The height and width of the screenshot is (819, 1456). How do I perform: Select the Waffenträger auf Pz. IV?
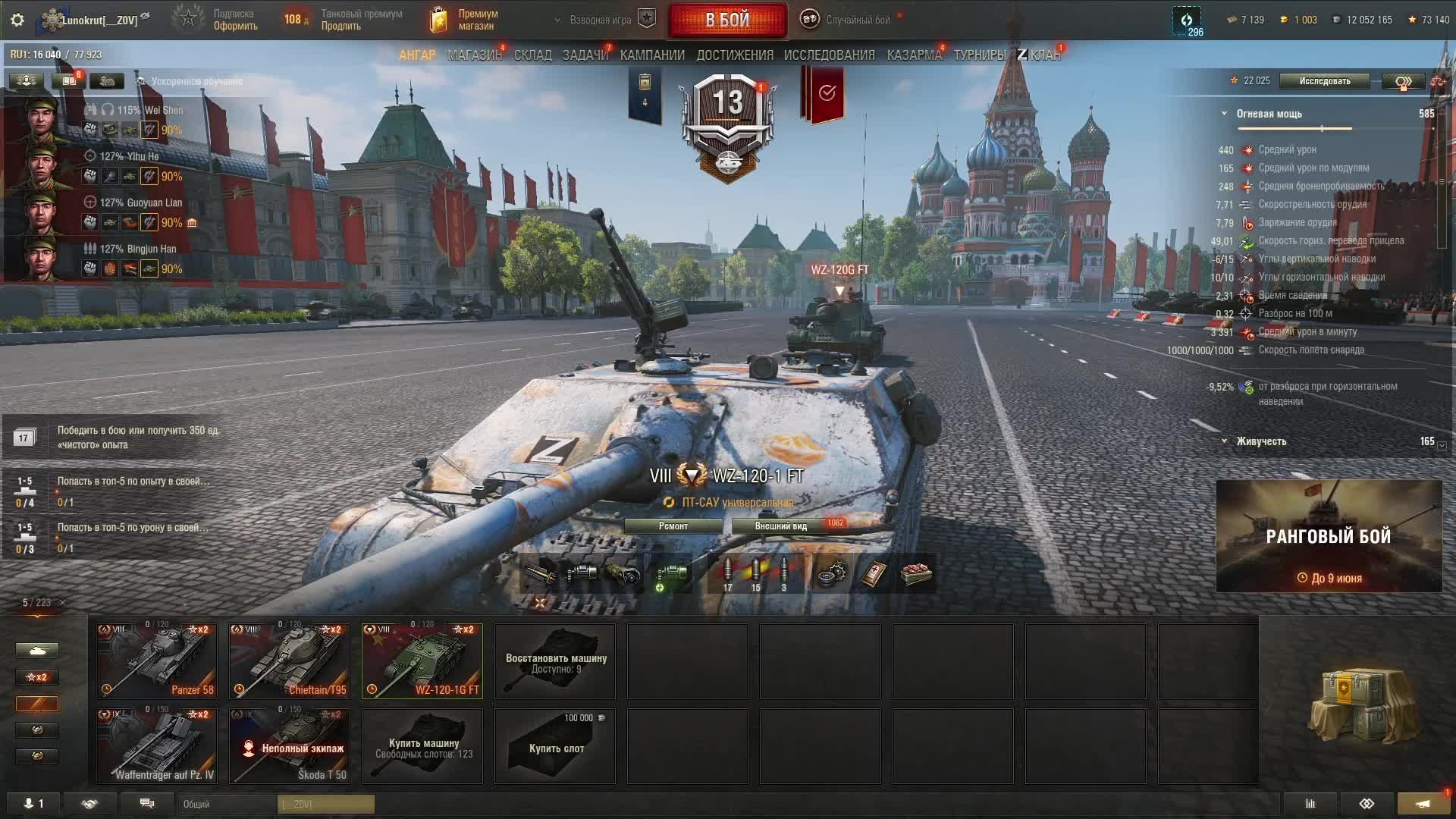click(157, 745)
